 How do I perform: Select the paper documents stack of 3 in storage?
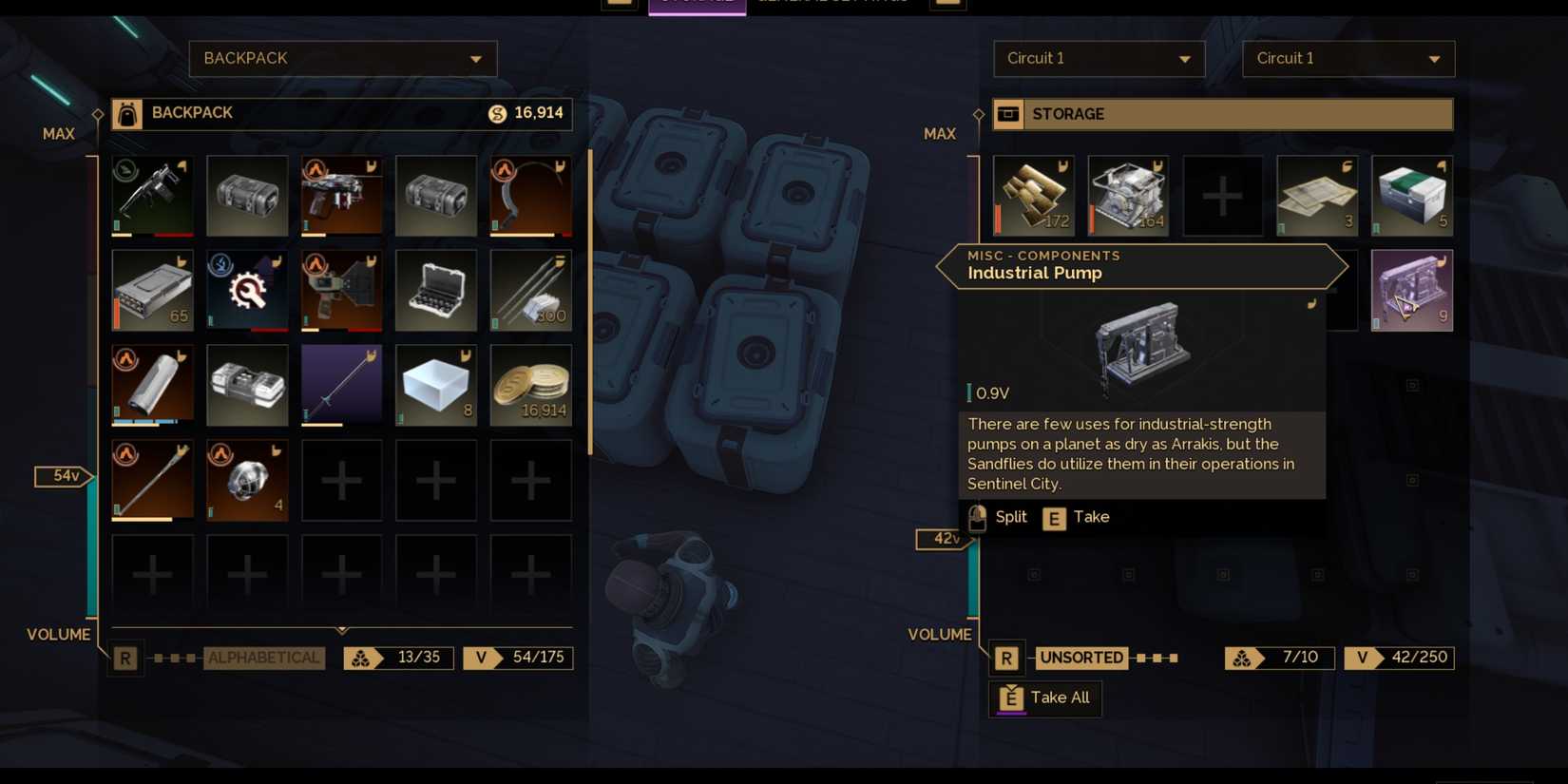pos(1318,195)
